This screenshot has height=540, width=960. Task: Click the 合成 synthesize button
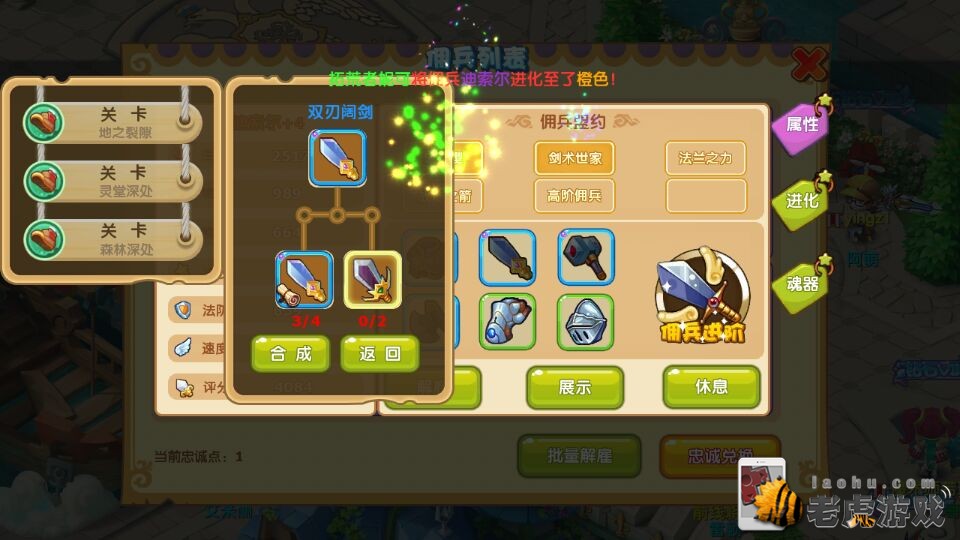click(289, 353)
